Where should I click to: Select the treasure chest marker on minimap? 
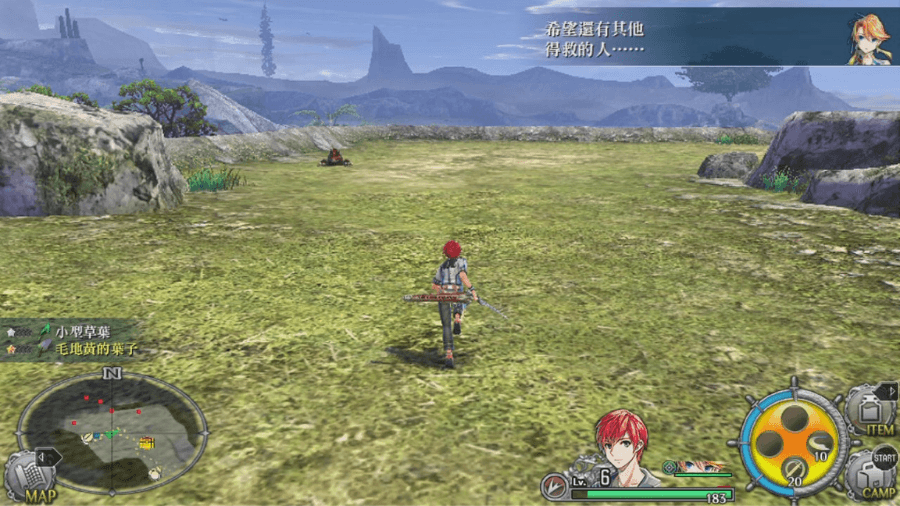tap(147, 442)
